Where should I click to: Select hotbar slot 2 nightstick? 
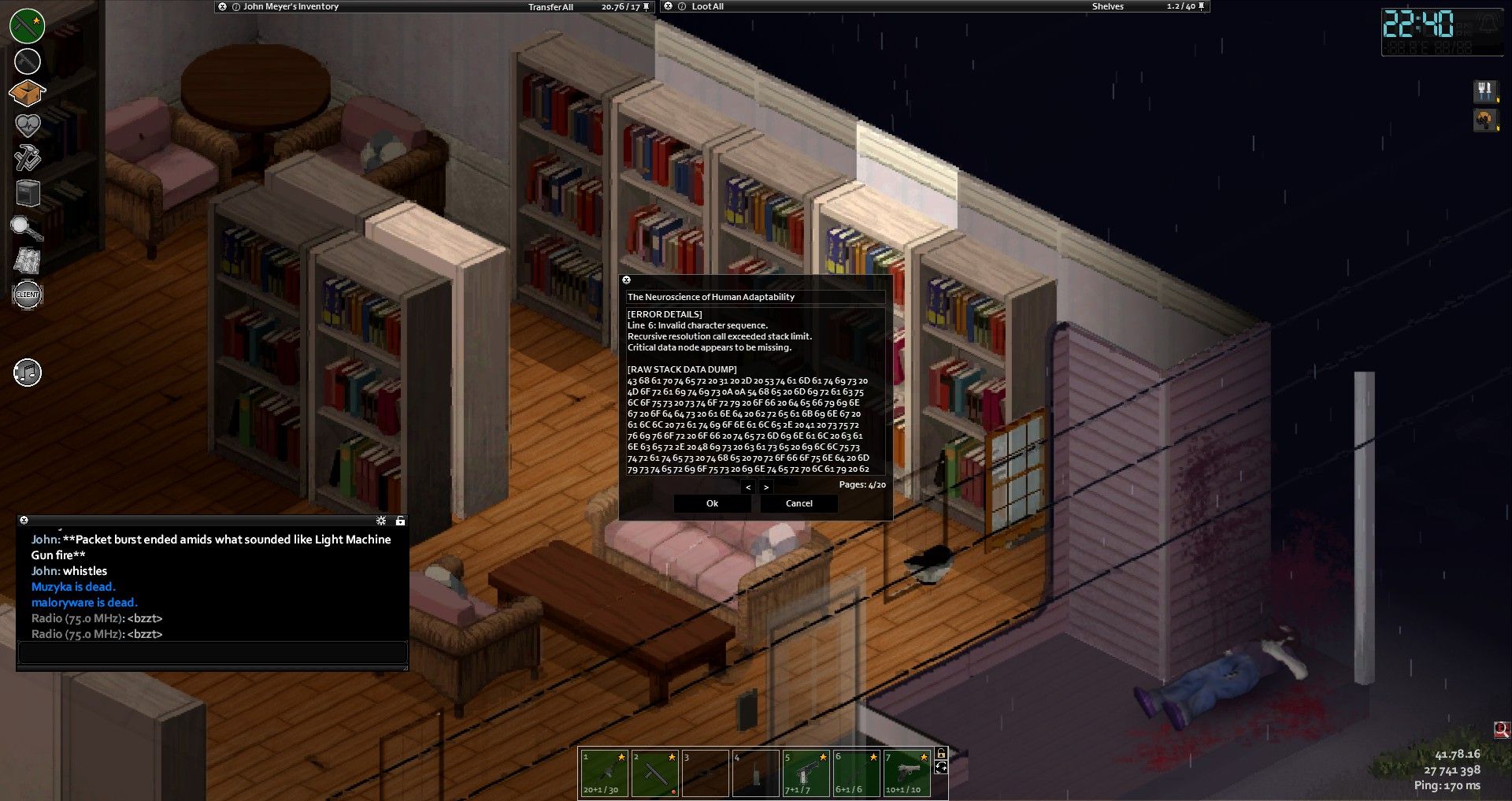pos(654,773)
